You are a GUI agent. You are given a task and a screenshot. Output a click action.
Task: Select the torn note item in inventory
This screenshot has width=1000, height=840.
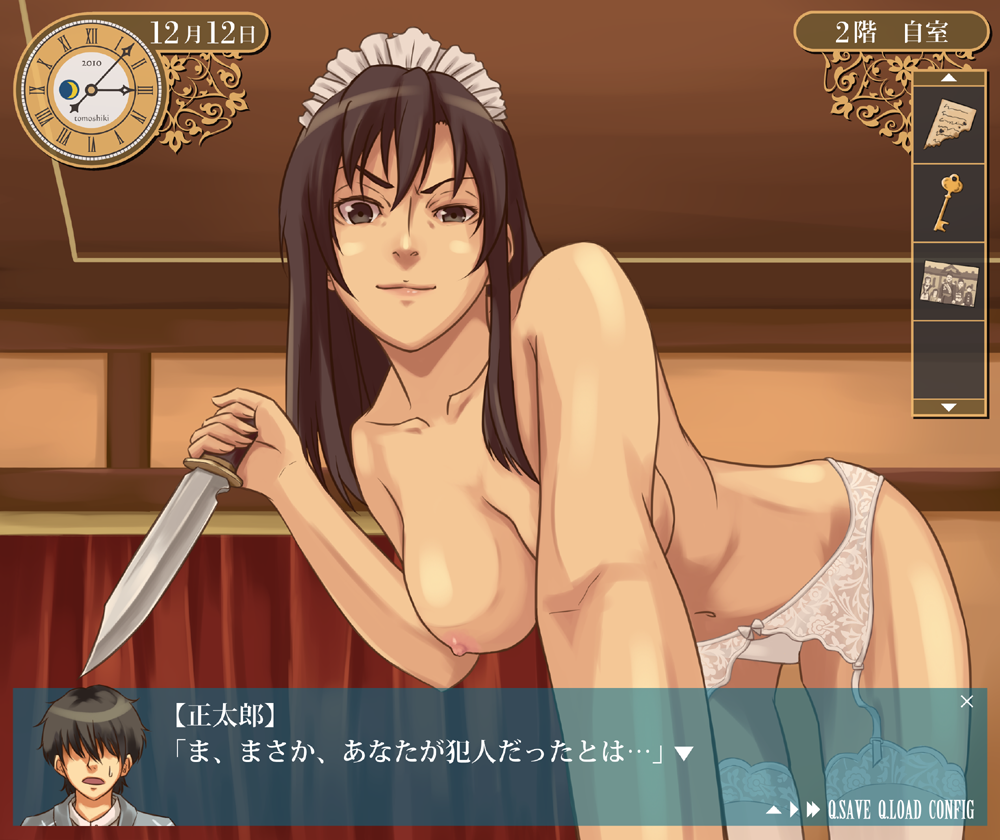pyautogui.click(x=948, y=123)
